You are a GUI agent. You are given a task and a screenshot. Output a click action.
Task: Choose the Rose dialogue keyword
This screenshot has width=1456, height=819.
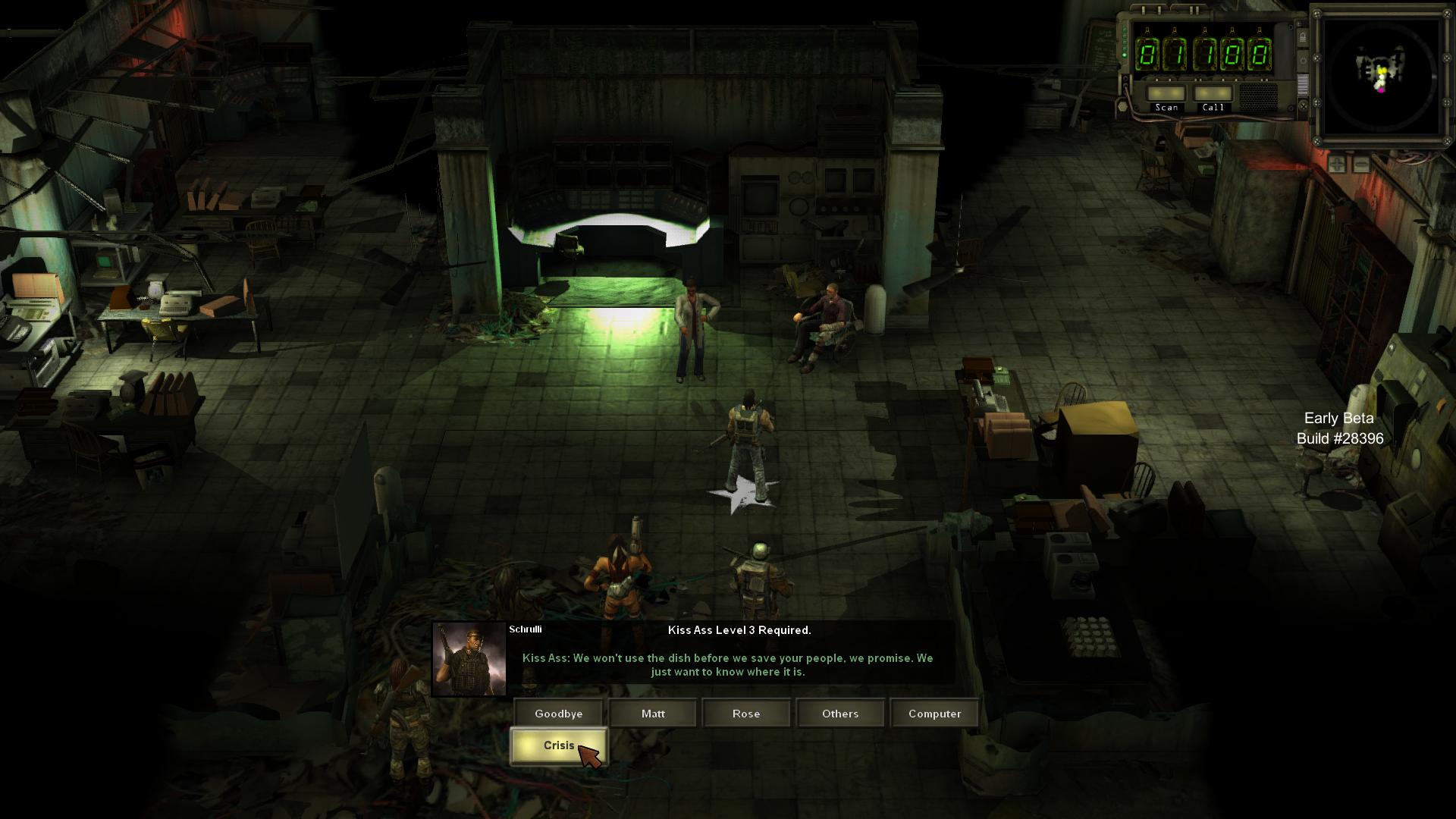pos(746,714)
